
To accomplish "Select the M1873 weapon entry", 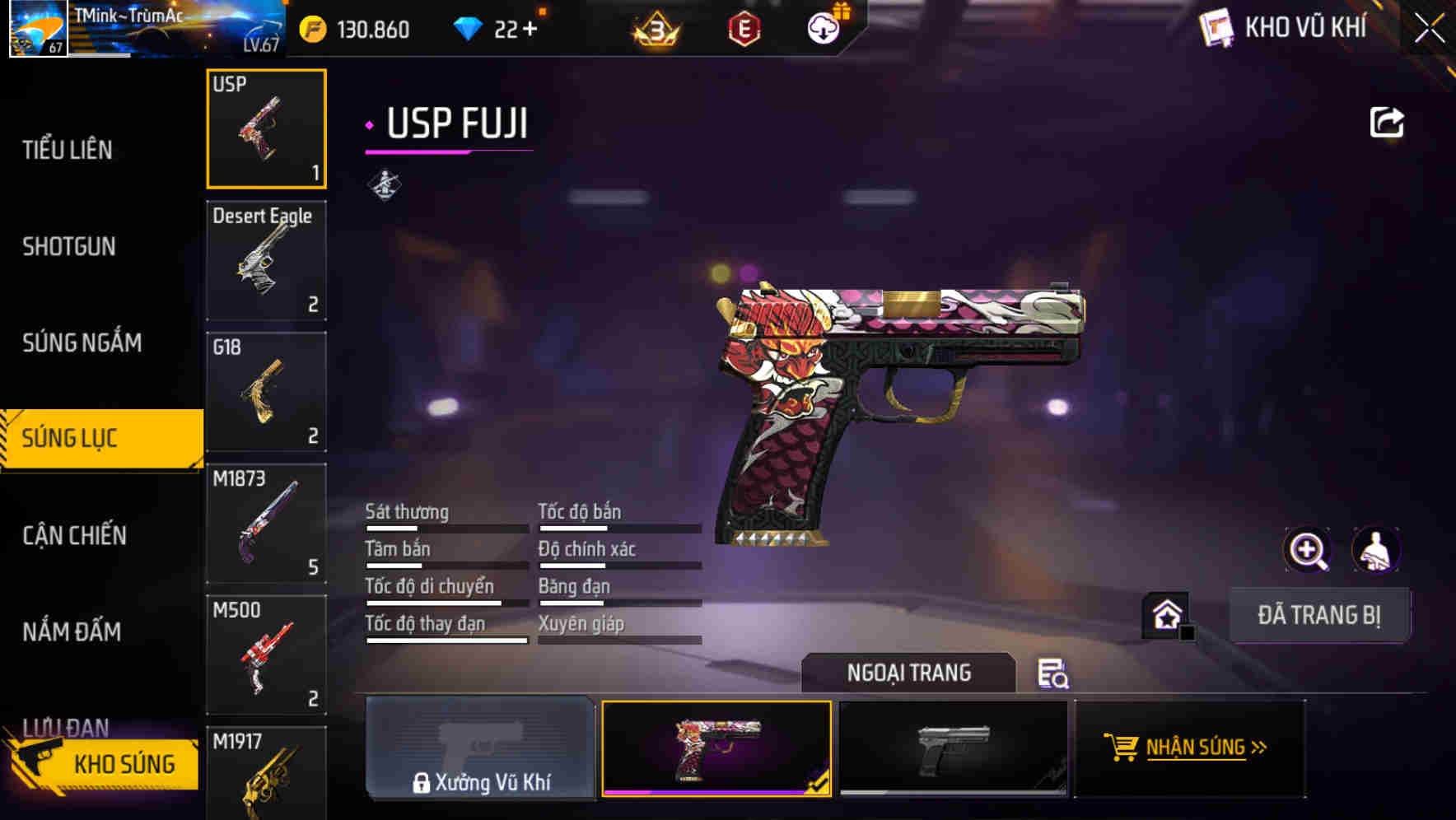I will coord(266,523).
